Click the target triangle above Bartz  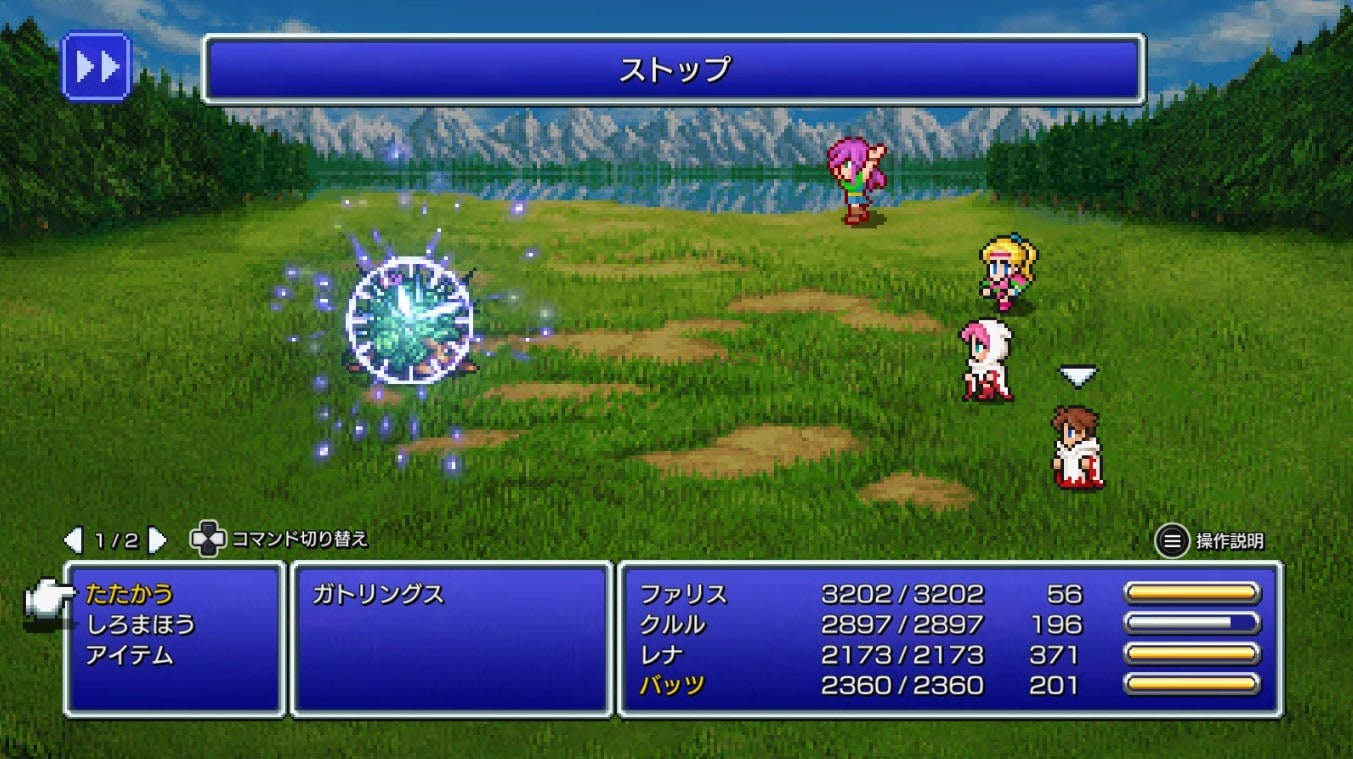(x=1077, y=378)
